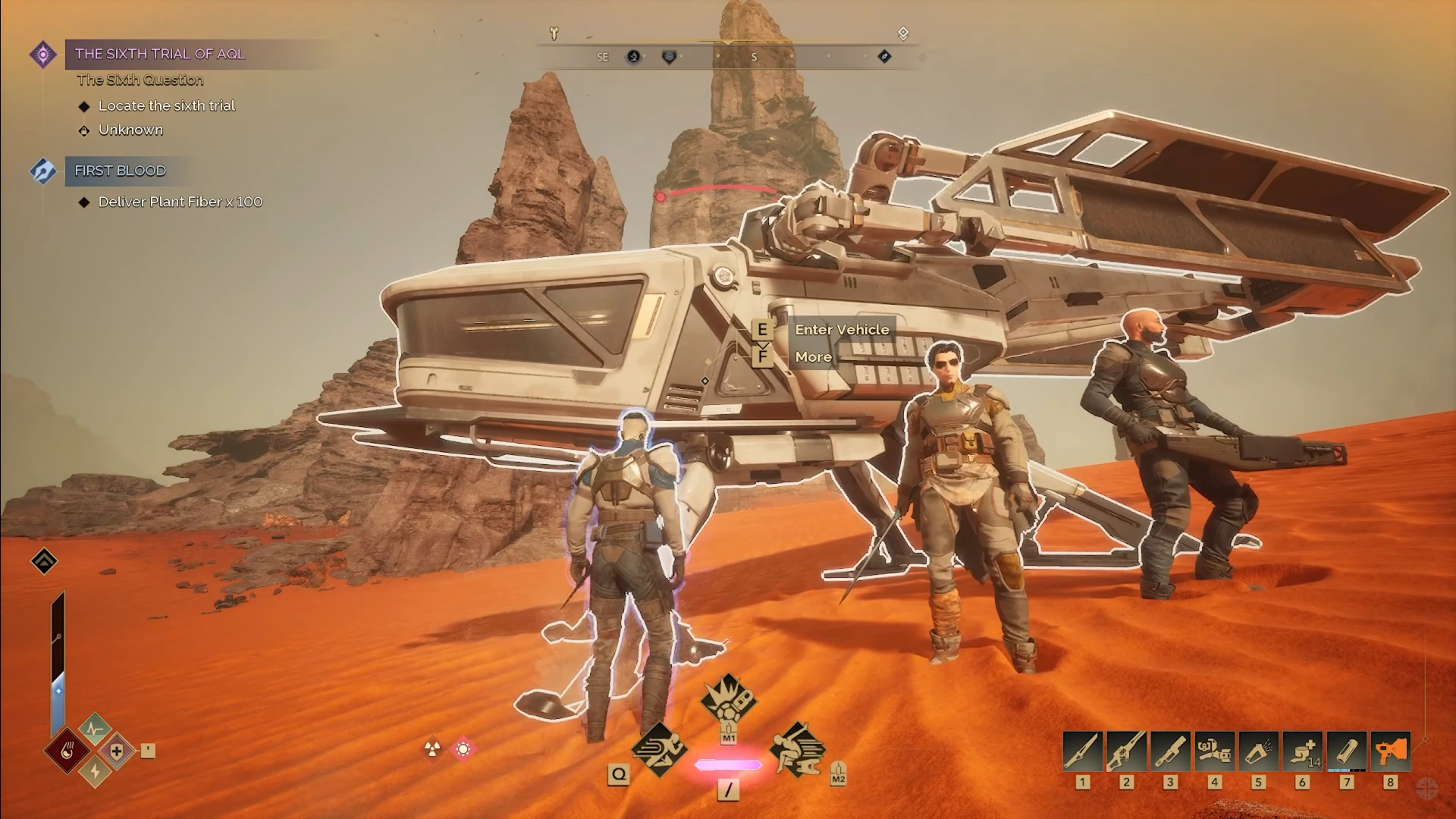Select the Deliver Plant Fiber objective
The image size is (1456, 819).
(179, 202)
